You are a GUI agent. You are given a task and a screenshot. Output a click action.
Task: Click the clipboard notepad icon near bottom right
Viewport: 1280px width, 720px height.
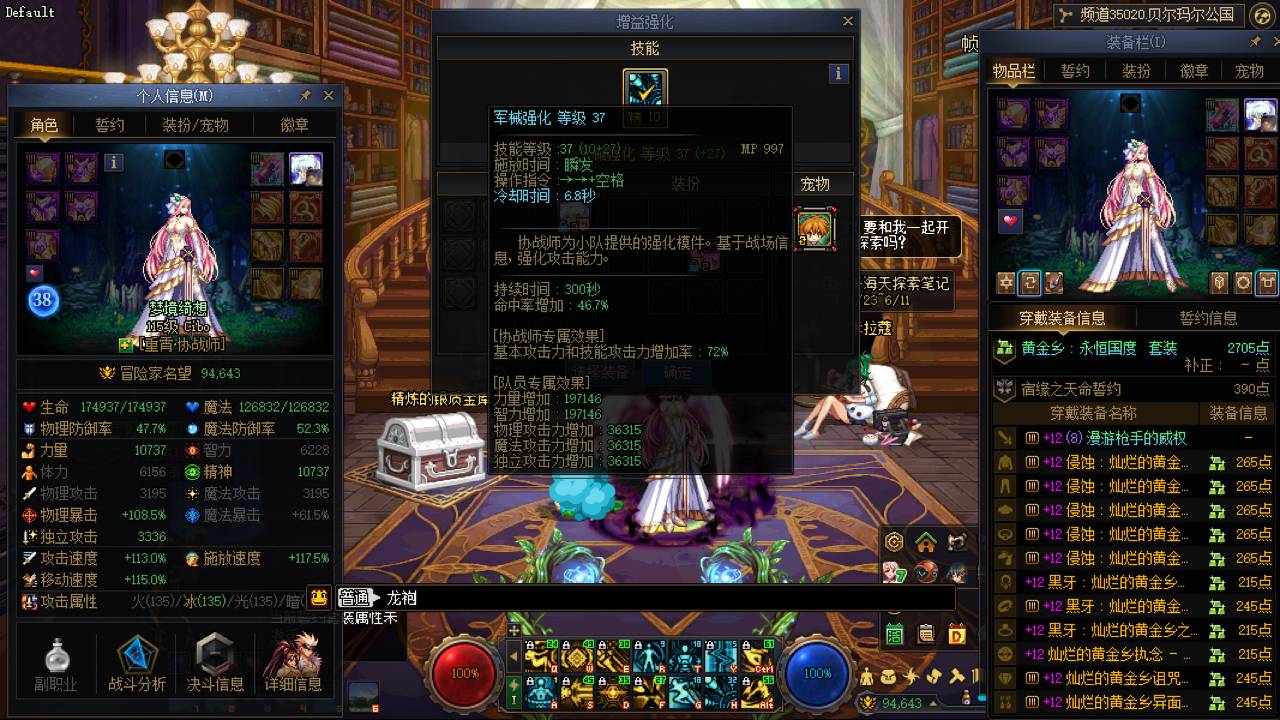[x=924, y=632]
